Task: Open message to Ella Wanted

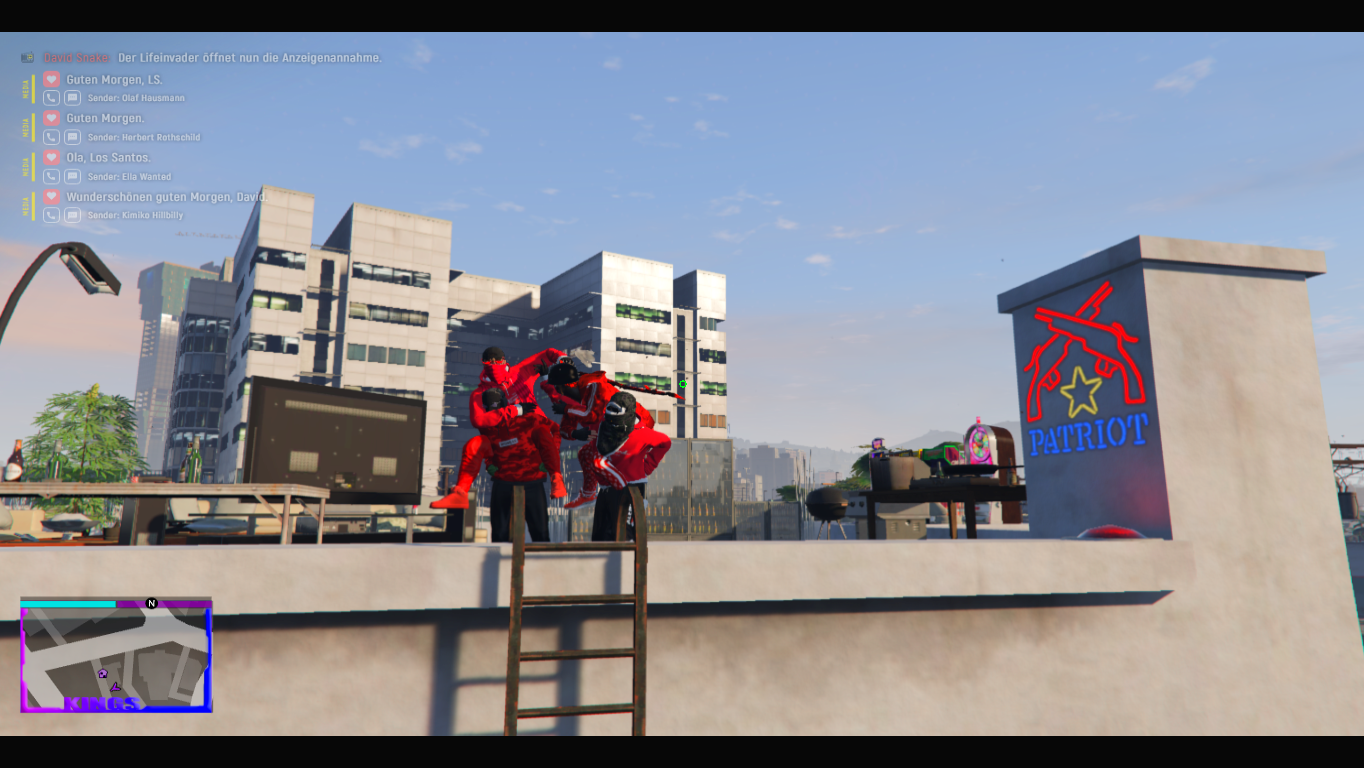Action: tap(72, 176)
